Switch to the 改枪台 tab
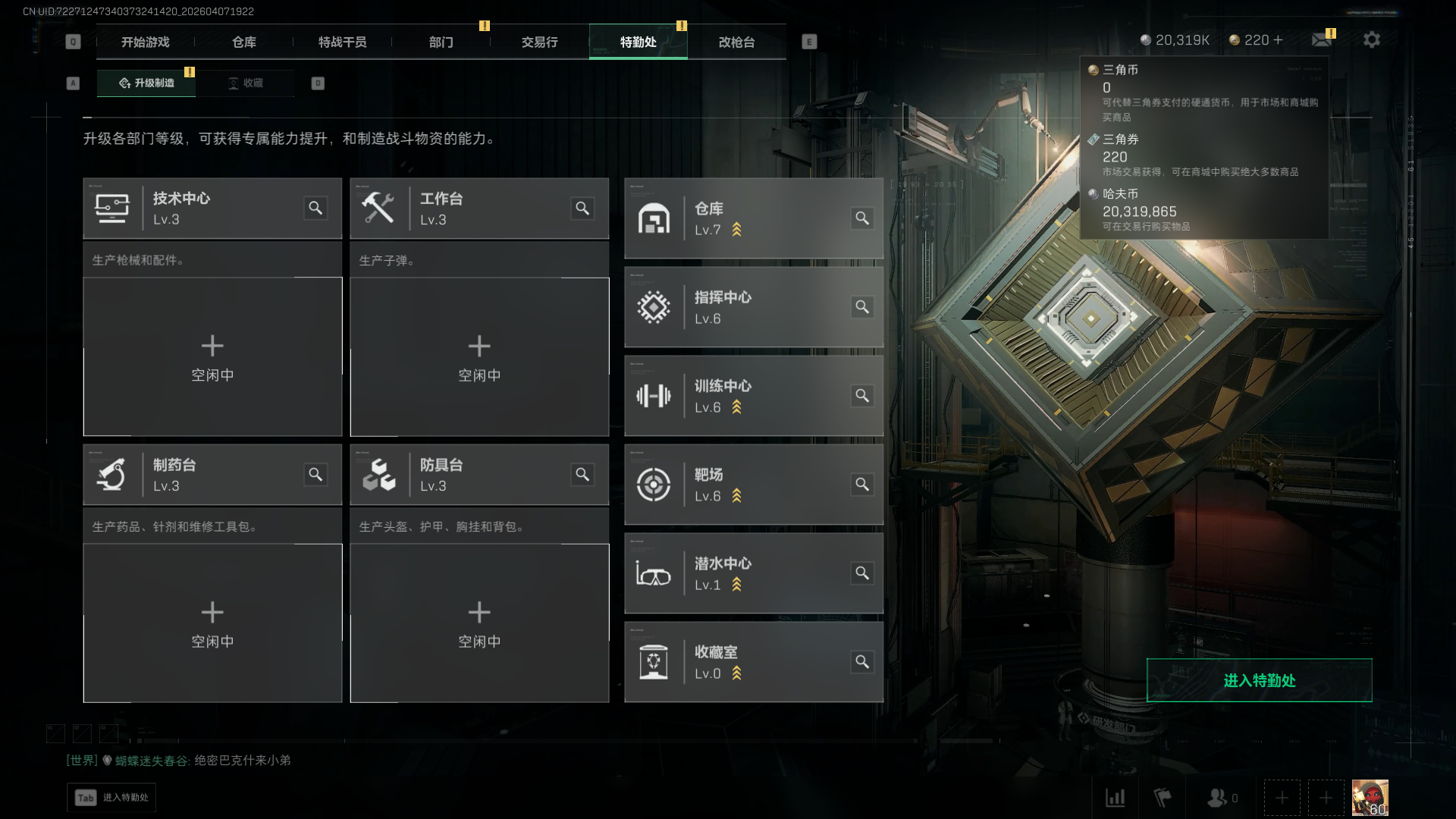Screen dimensions: 1456x819 pyautogui.click(x=736, y=42)
